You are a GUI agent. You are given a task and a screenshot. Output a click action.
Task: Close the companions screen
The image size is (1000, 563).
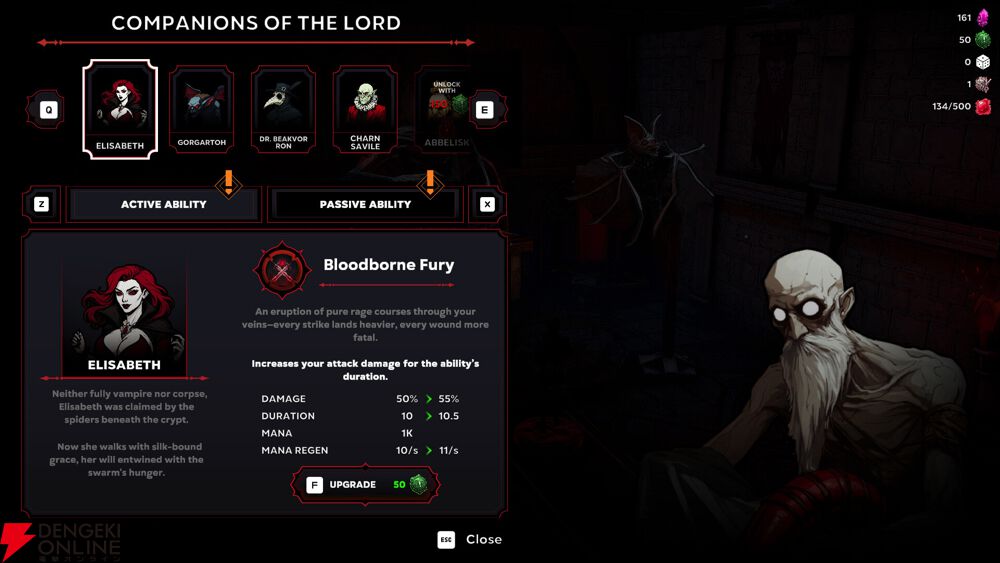click(x=471, y=540)
